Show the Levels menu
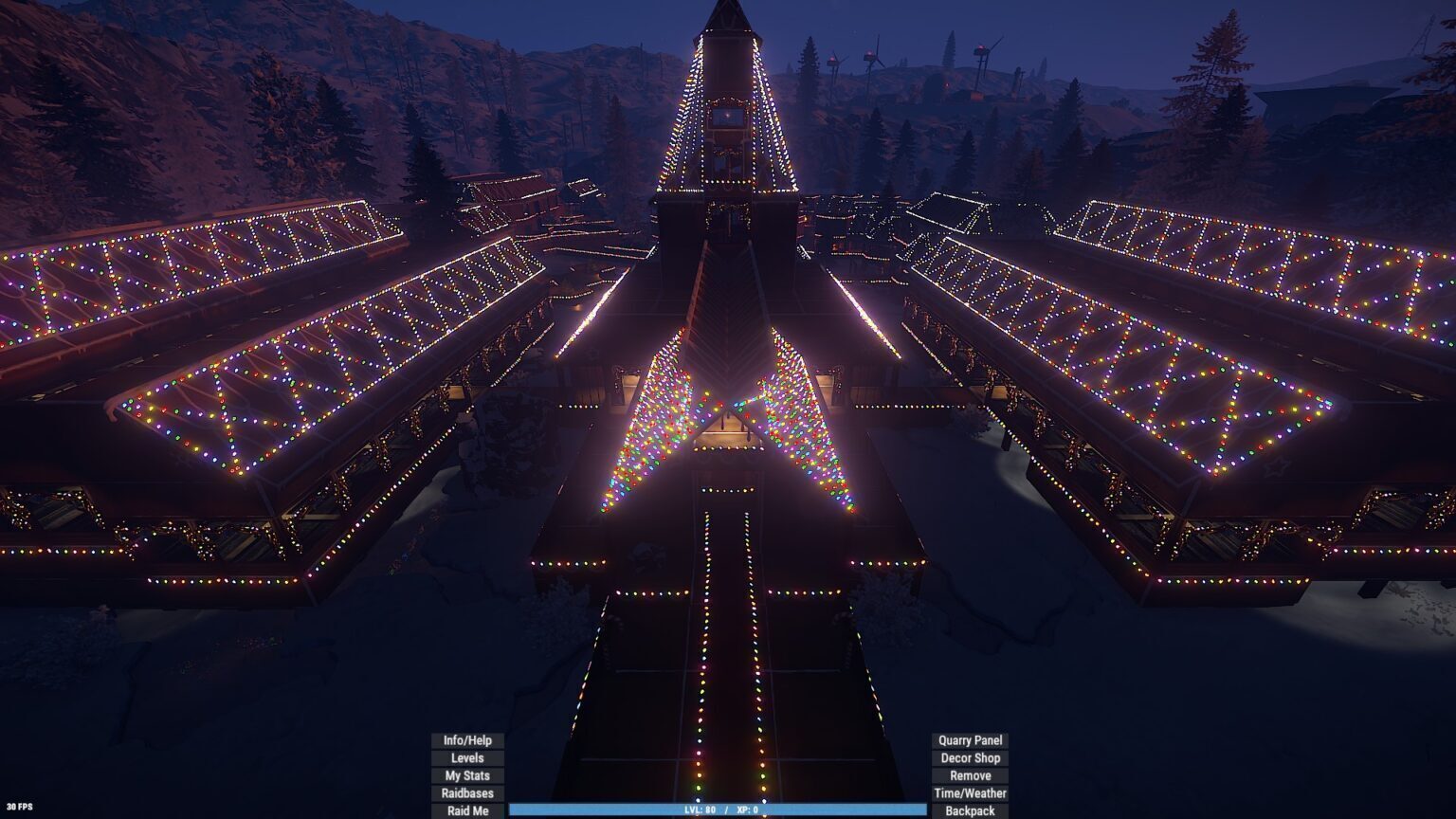Viewport: 1456px width, 819px height. point(467,758)
